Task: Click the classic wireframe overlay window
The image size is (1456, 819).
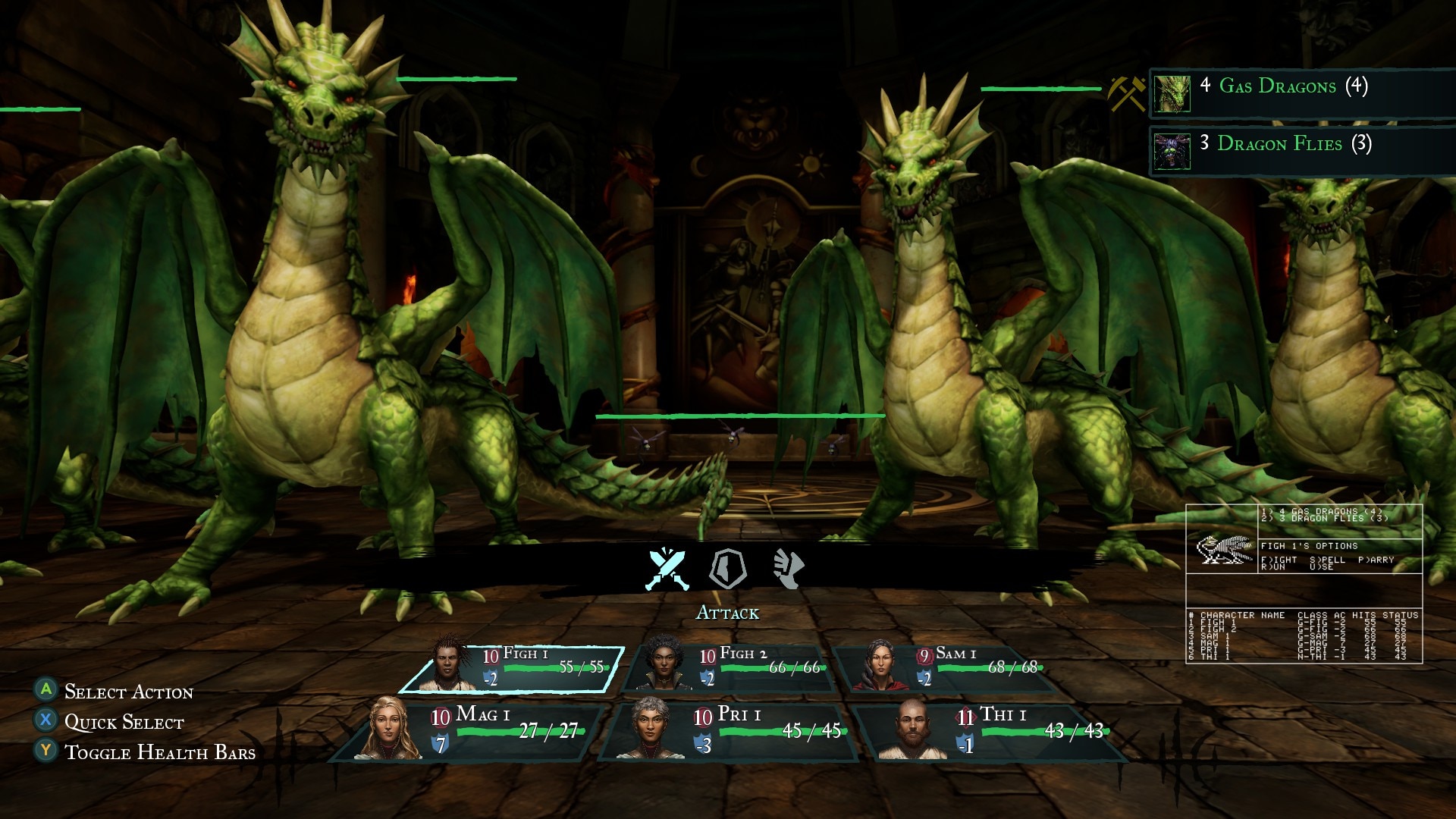Action: (x=1304, y=584)
